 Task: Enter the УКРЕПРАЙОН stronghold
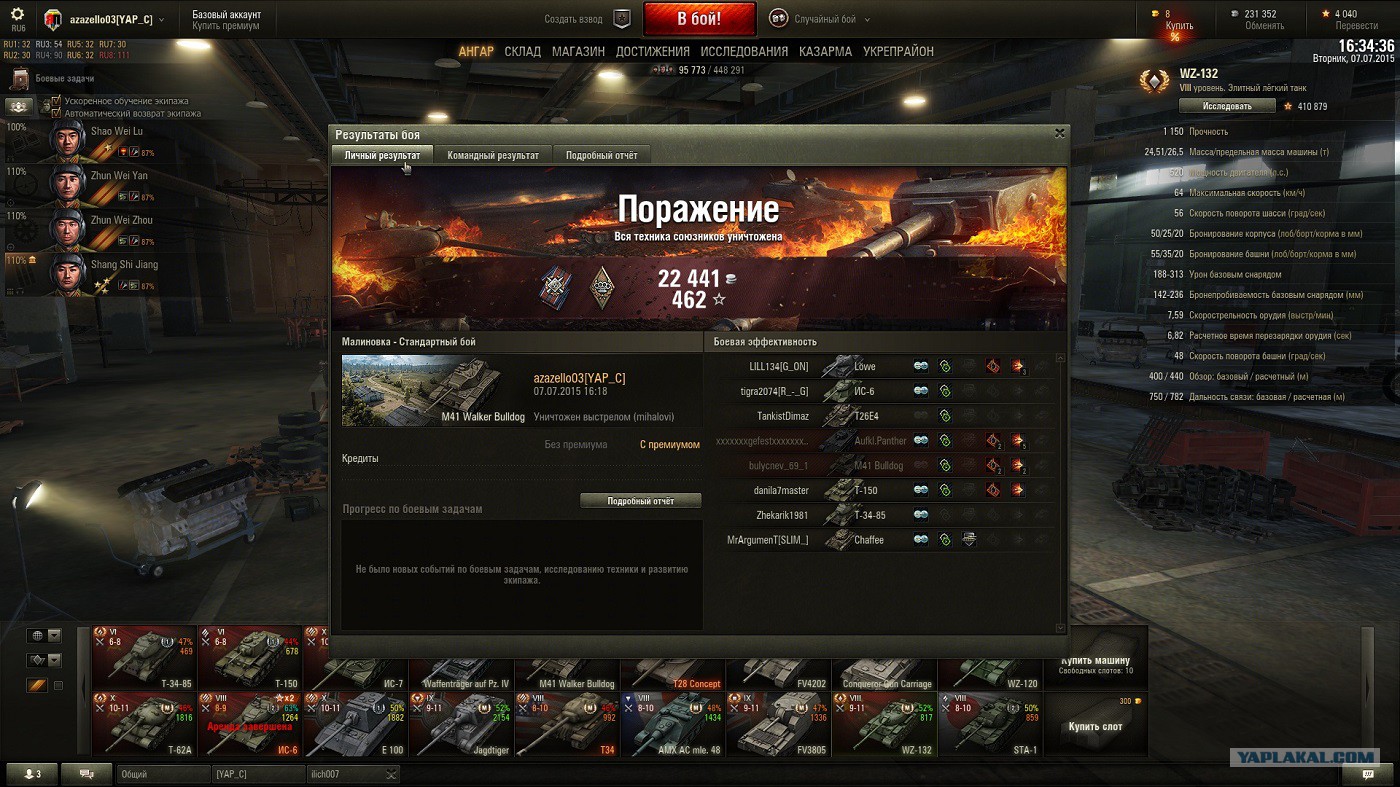pyautogui.click(x=898, y=51)
